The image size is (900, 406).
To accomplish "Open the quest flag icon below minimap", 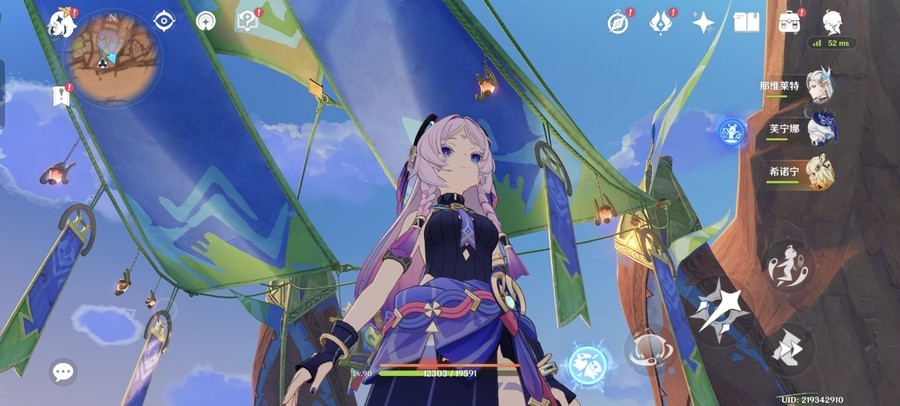I will pyautogui.click(x=60, y=95).
